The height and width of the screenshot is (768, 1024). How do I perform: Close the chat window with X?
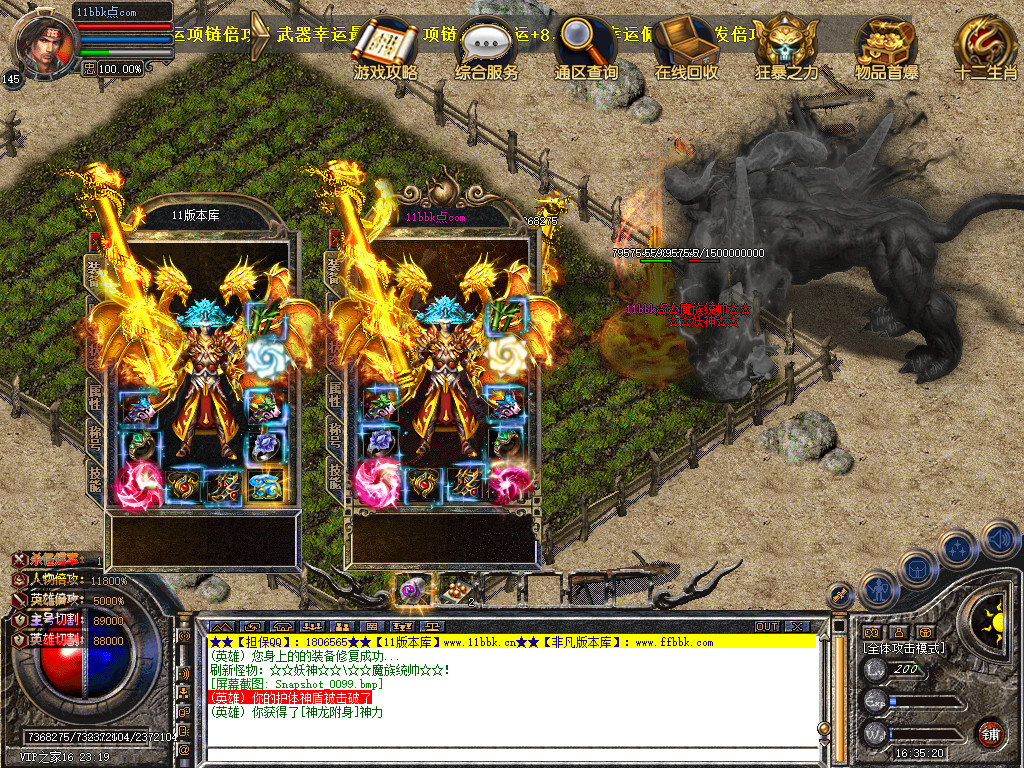click(x=797, y=626)
